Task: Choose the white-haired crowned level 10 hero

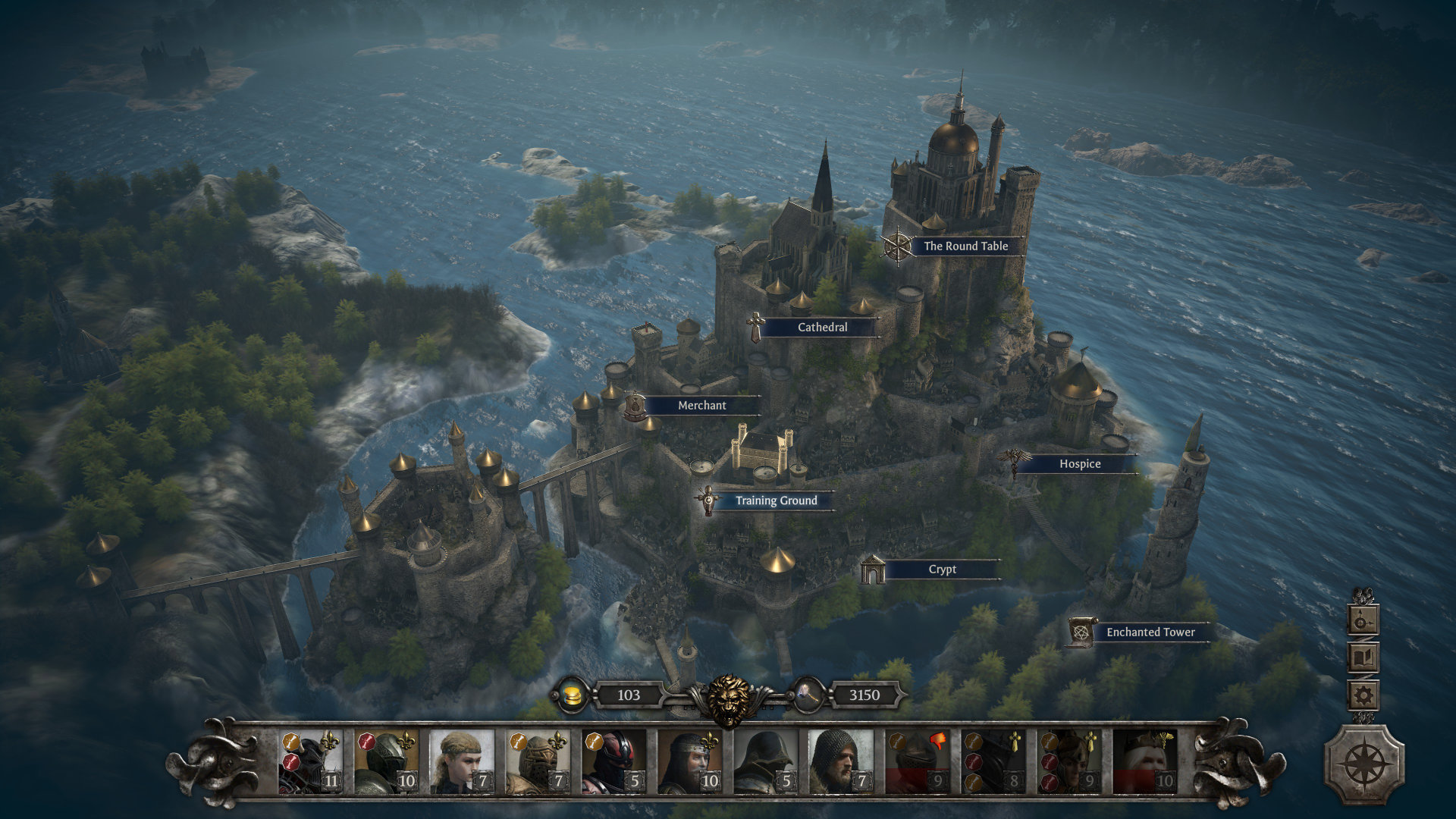Action: tap(1144, 761)
